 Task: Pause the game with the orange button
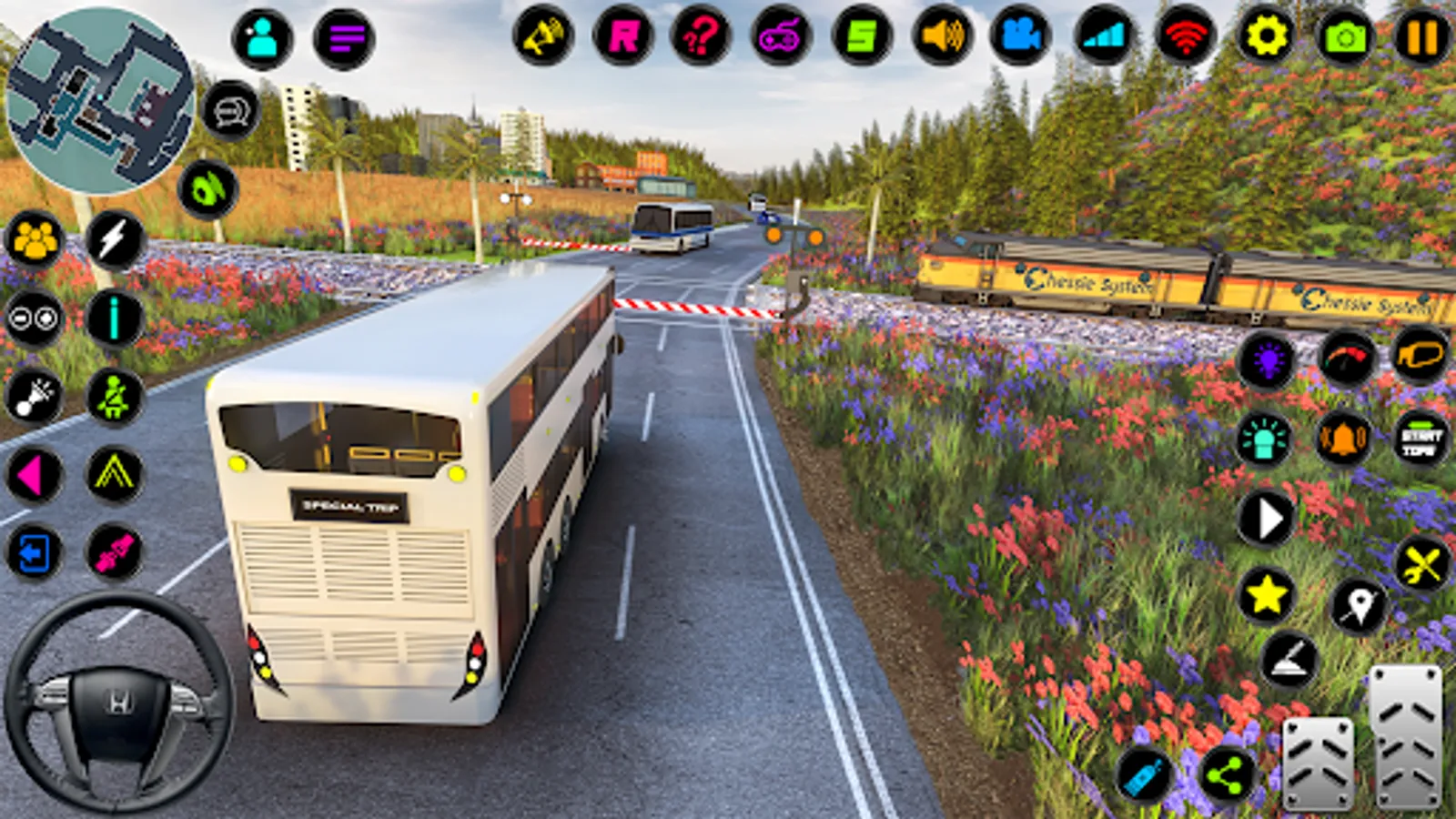tap(1421, 38)
